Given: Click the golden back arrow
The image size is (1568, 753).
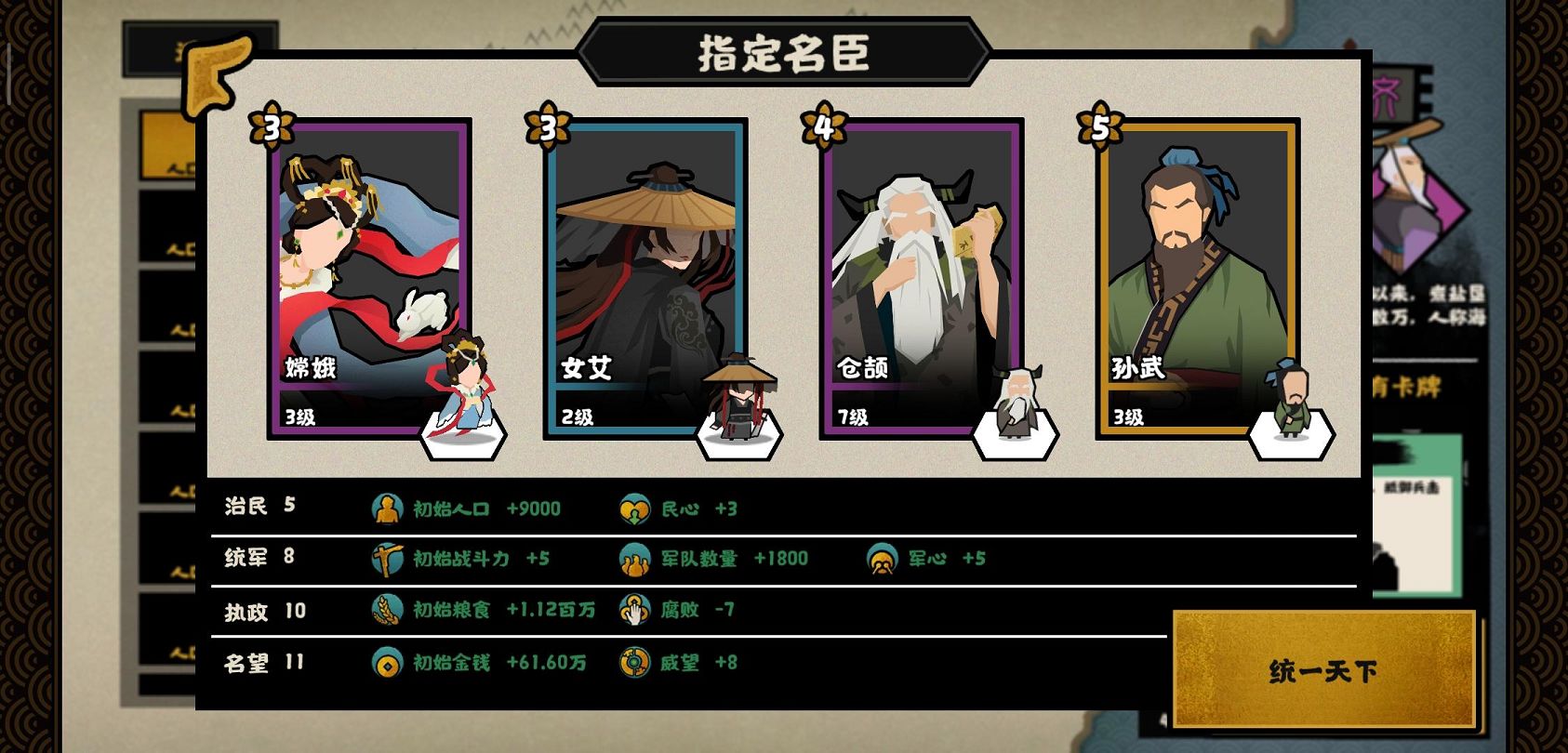Looking at the screenshot, I should coord(218,74).
